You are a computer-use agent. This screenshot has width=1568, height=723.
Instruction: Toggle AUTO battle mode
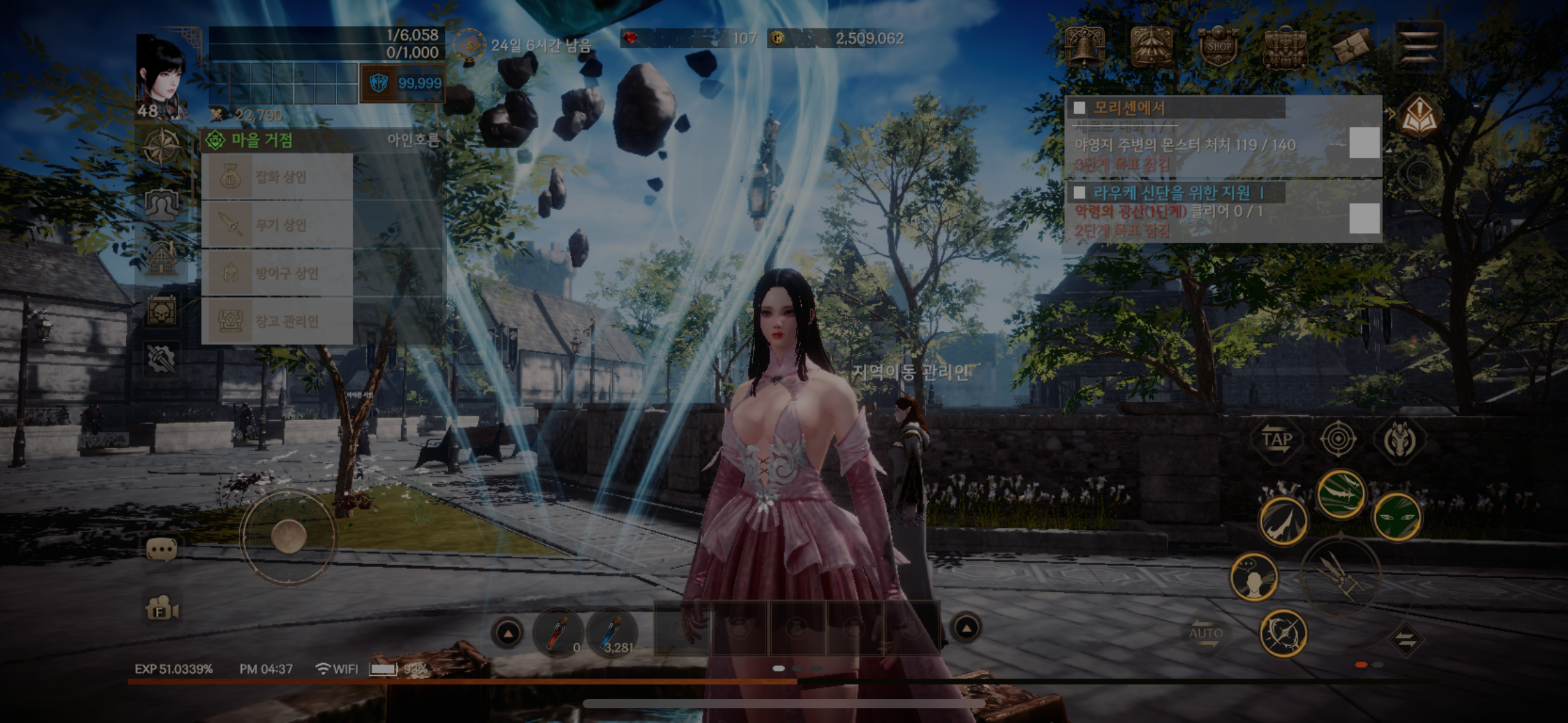[1205, 635]
